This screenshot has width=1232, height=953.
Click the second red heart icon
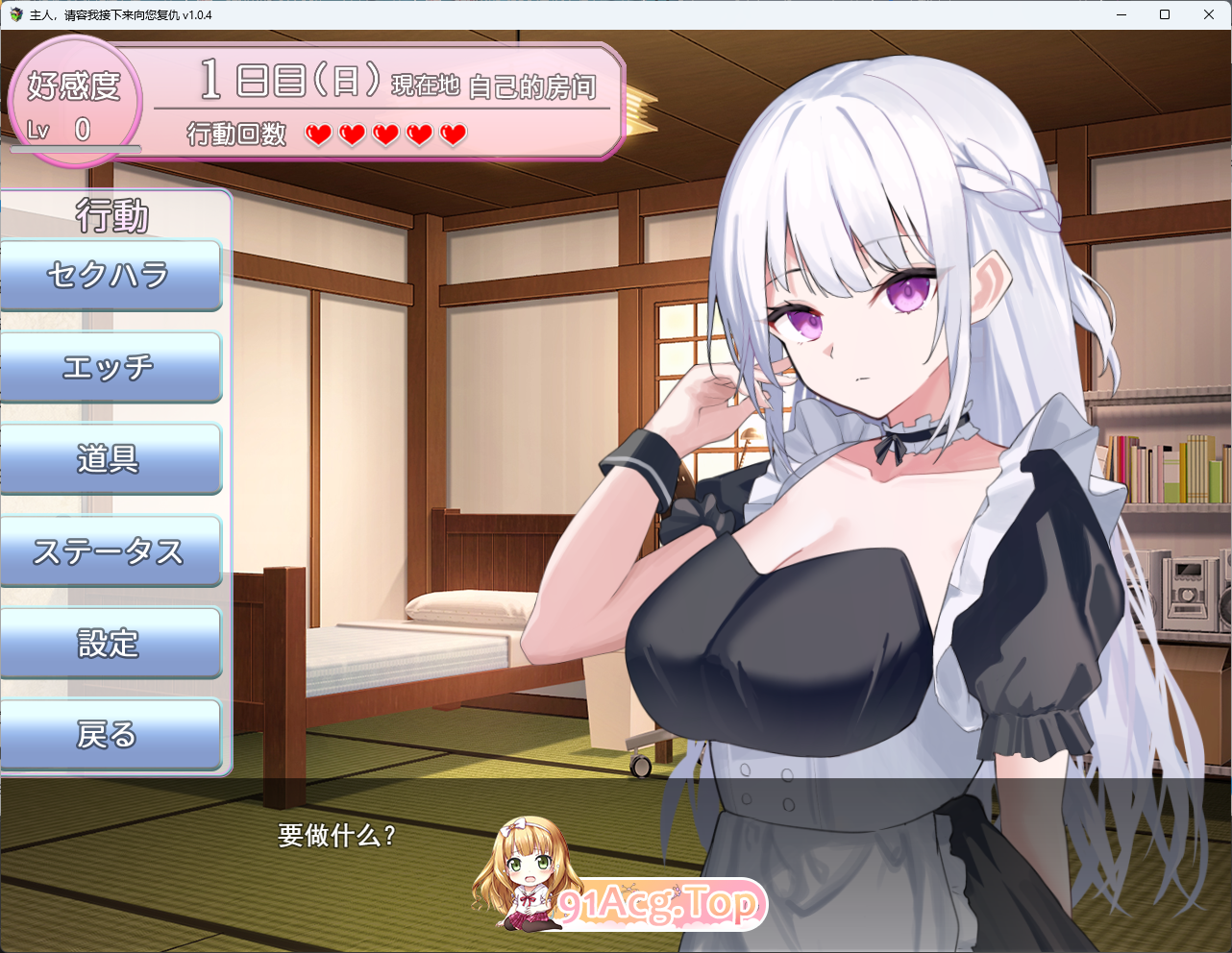coord(352,135)
